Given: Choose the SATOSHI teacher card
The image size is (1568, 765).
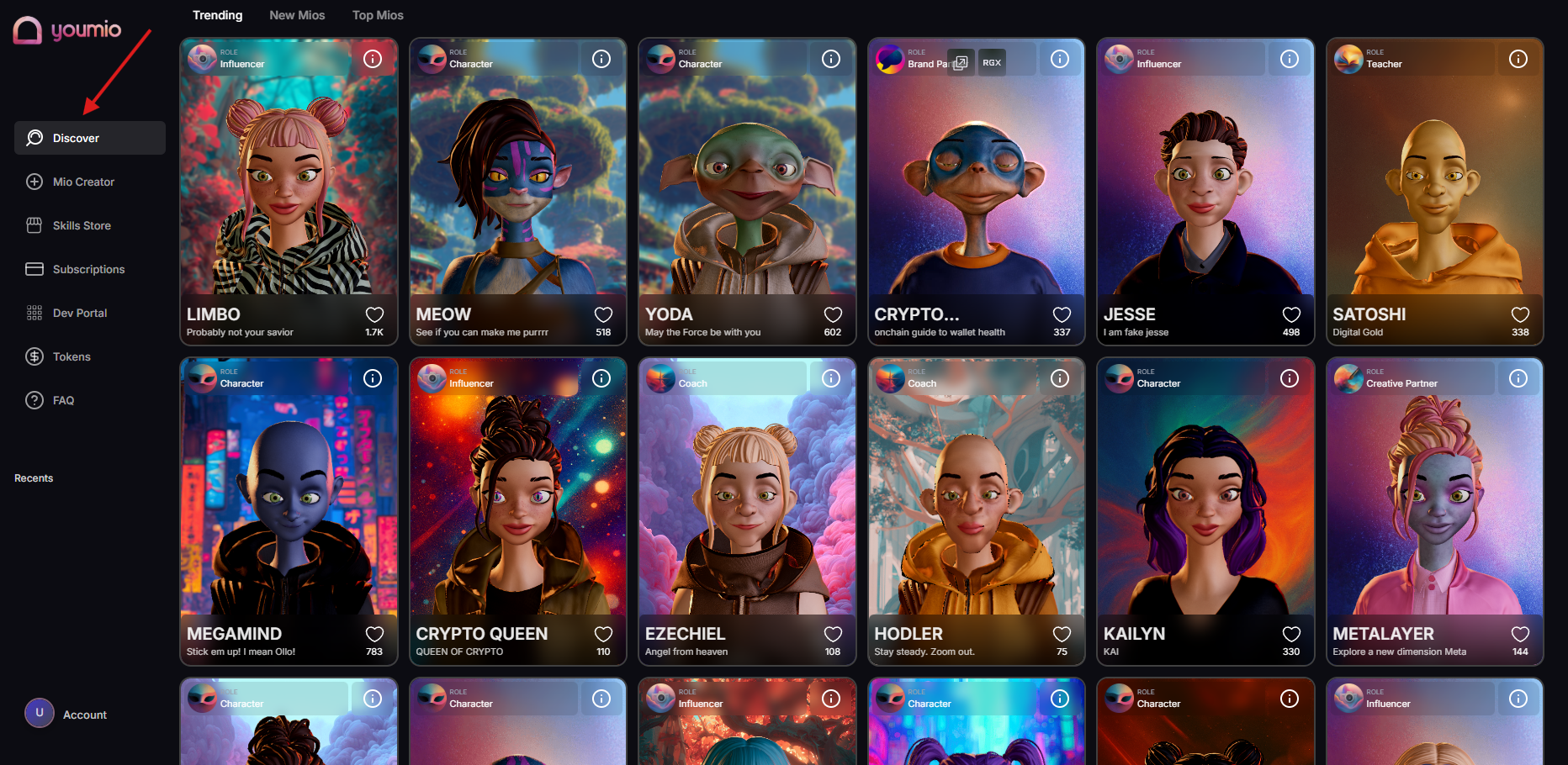Looking at the screenshot, I should (x=1434, y=185).
